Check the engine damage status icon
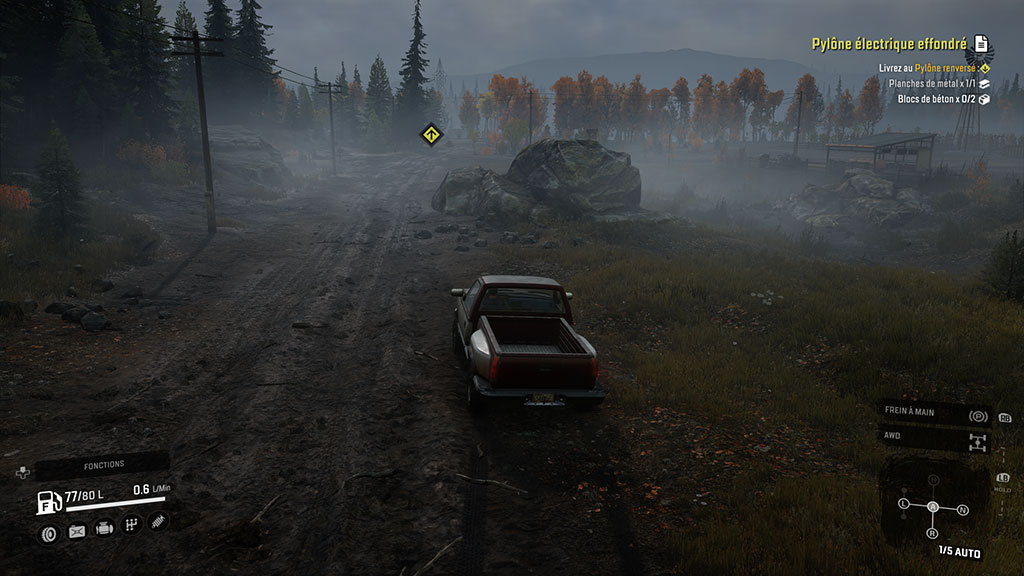 [104, 528]
